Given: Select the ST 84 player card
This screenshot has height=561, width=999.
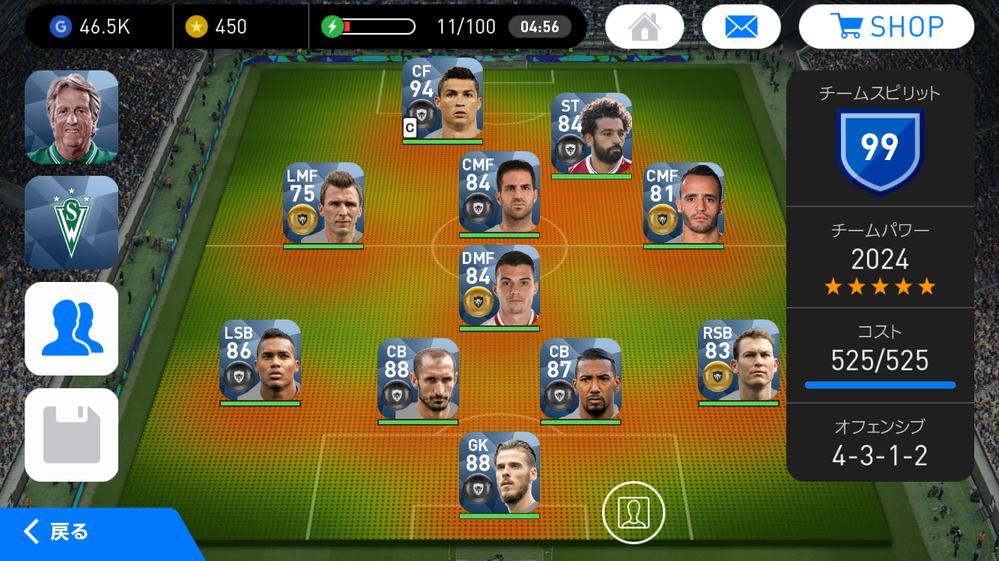Looking at the screenshot, I should tap(592, 134).
